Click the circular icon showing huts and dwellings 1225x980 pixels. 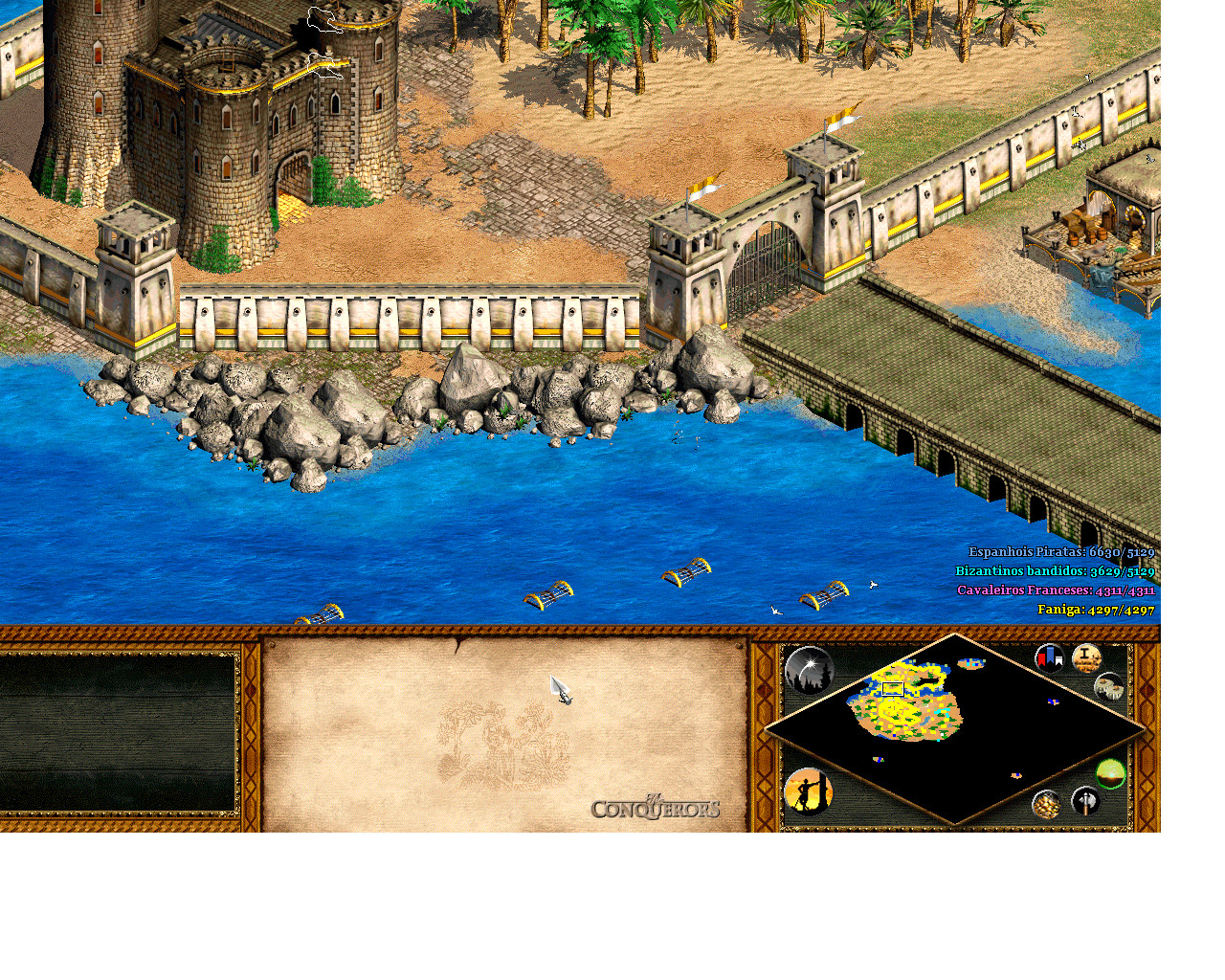coord(1108,686)
